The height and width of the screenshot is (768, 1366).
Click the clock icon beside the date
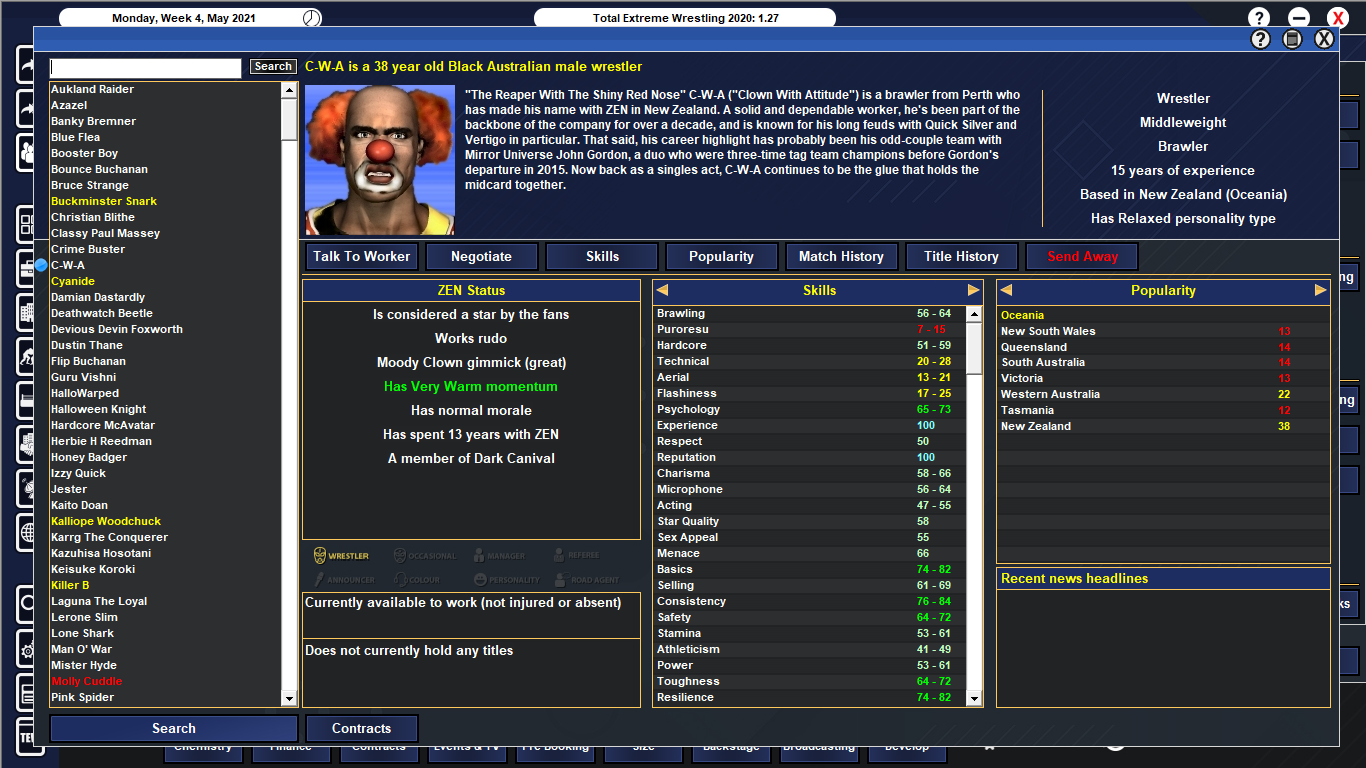313,16
